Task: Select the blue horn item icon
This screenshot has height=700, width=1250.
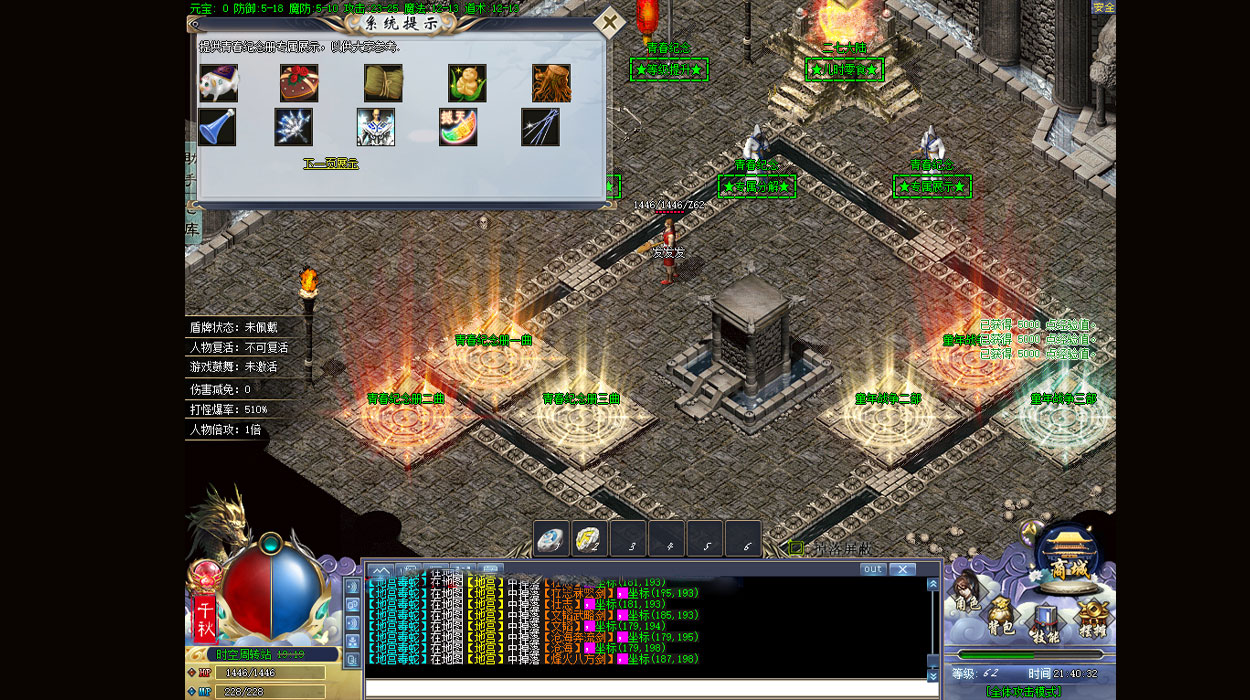Action: click(x=217, y=127)
